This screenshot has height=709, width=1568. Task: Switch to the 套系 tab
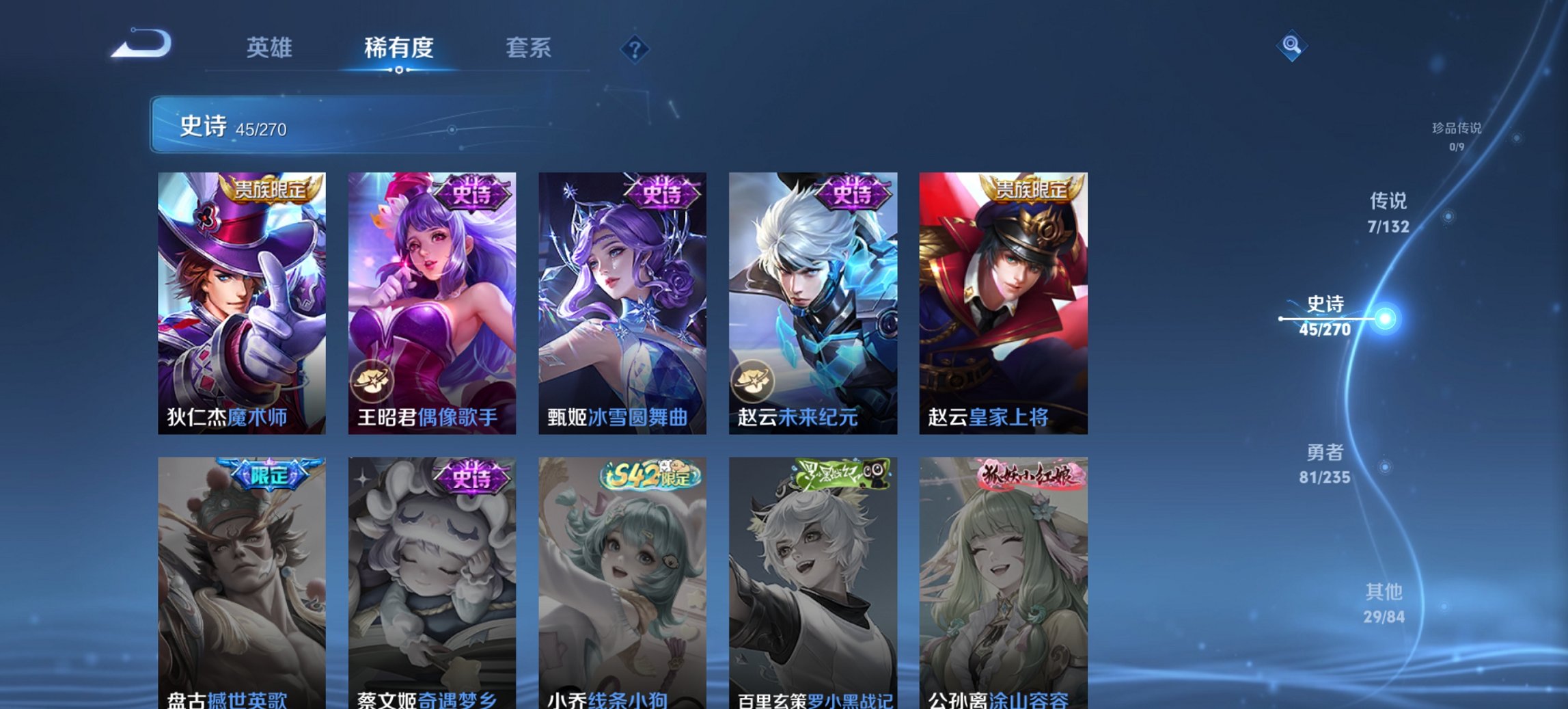[x=529, y=48]
